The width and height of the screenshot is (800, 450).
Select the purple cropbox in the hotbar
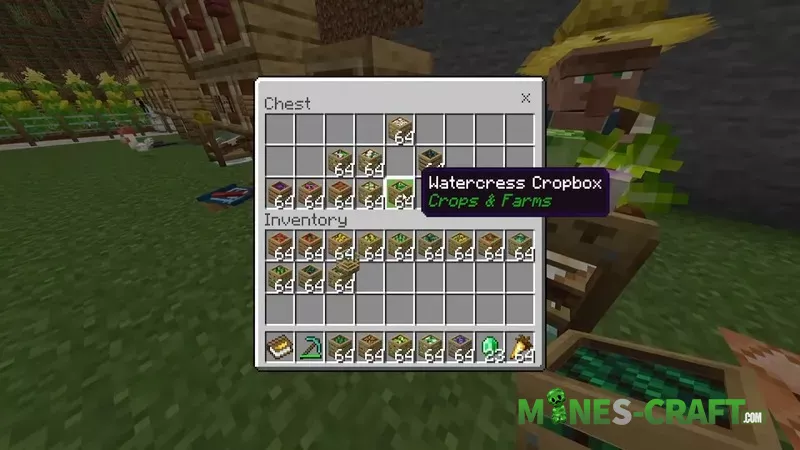click(x=460, y=348)
